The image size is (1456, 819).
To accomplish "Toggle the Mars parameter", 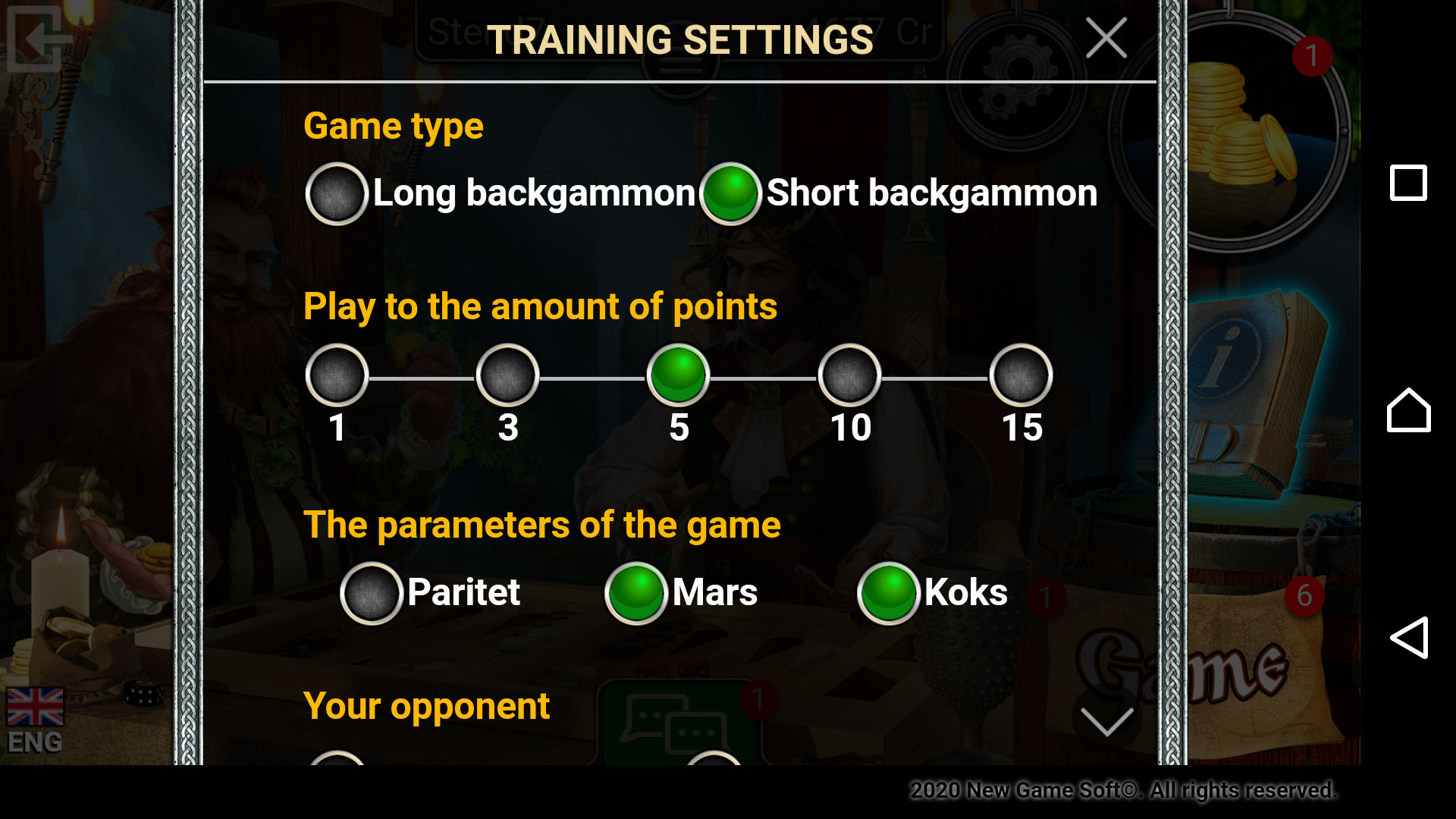I will [x=635, y=593].
